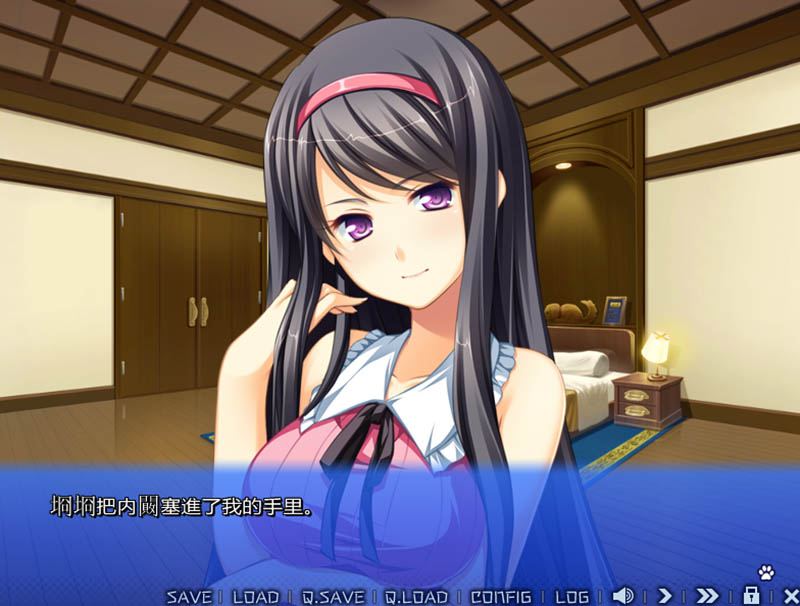Open the SAVE menu
The image size is (800, 606).
[189, 597]
